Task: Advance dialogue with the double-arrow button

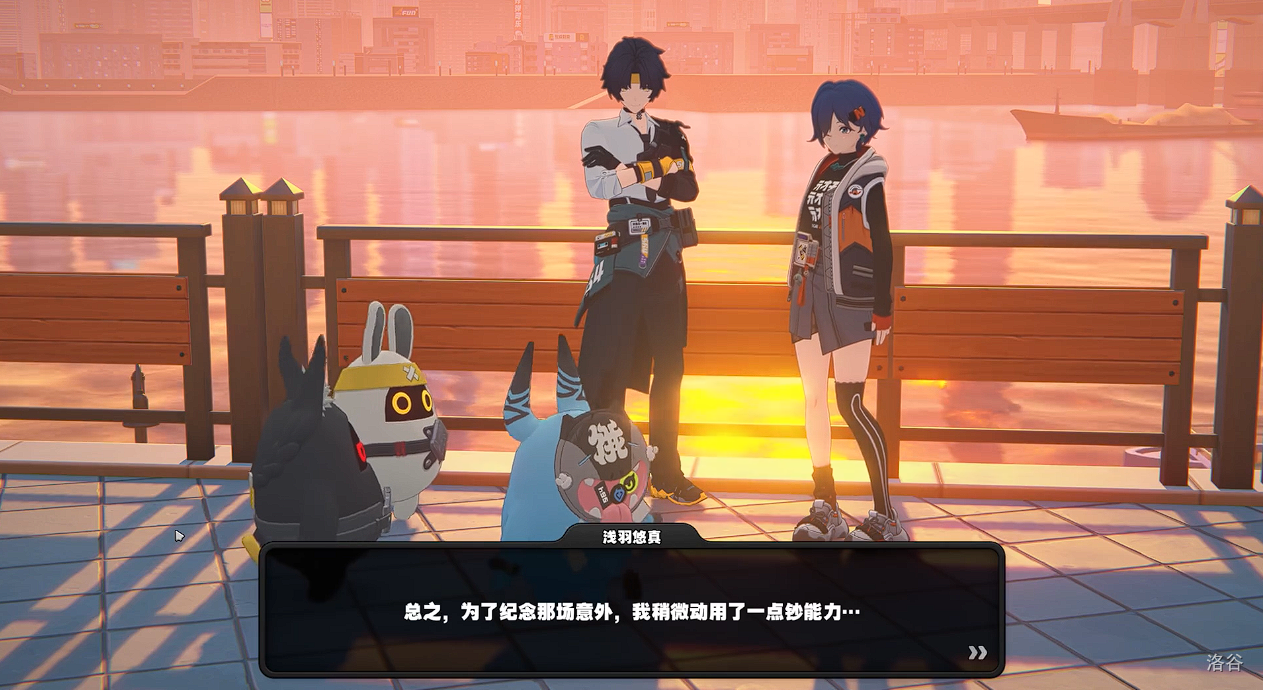Action: 977,653
